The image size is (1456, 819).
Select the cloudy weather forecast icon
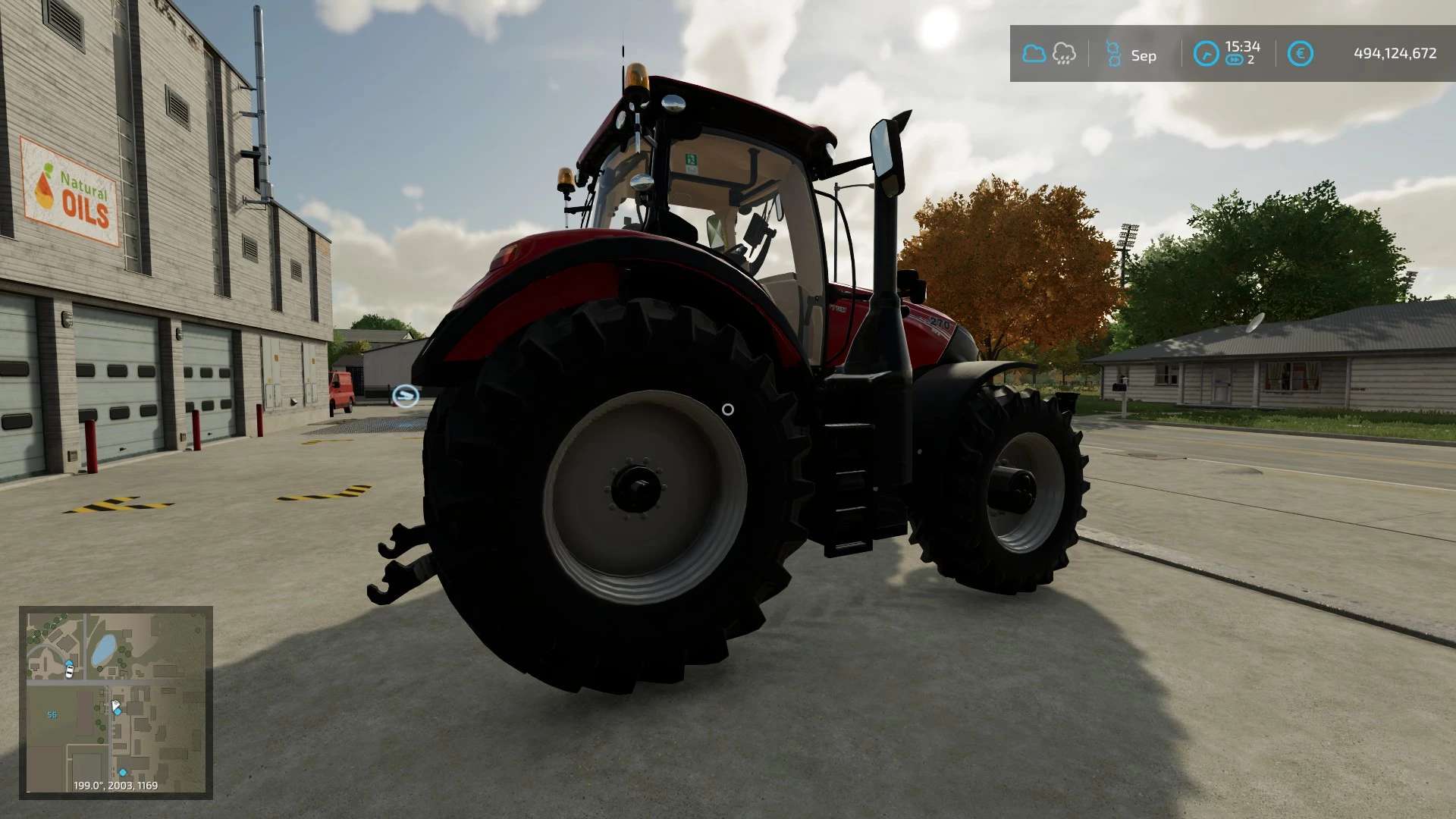pyautogui.click(x=1034, y=54)
